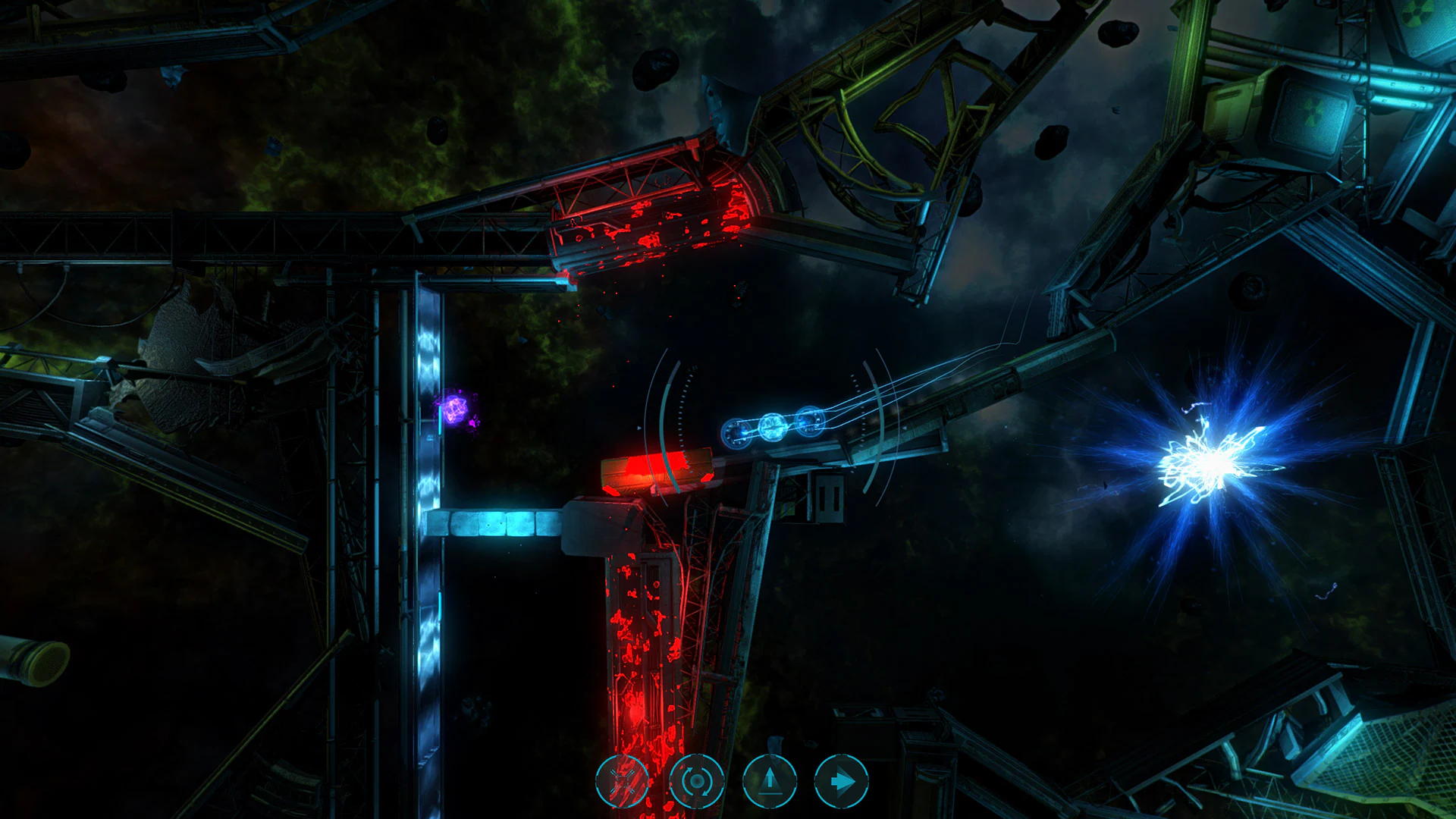Click the blue stone bridge segment

point(497,523)
